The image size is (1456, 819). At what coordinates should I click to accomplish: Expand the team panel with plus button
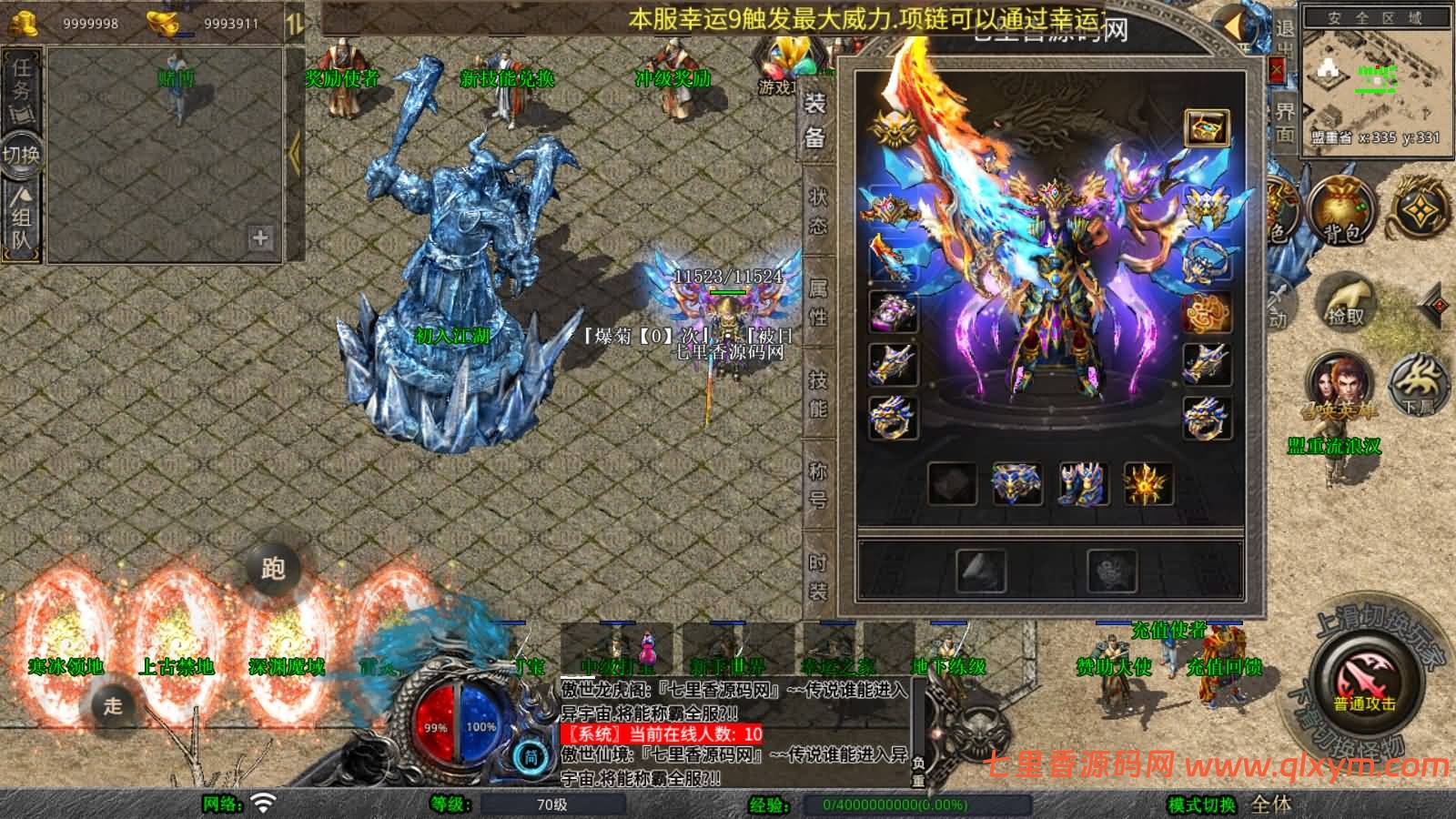coord(261,238)
